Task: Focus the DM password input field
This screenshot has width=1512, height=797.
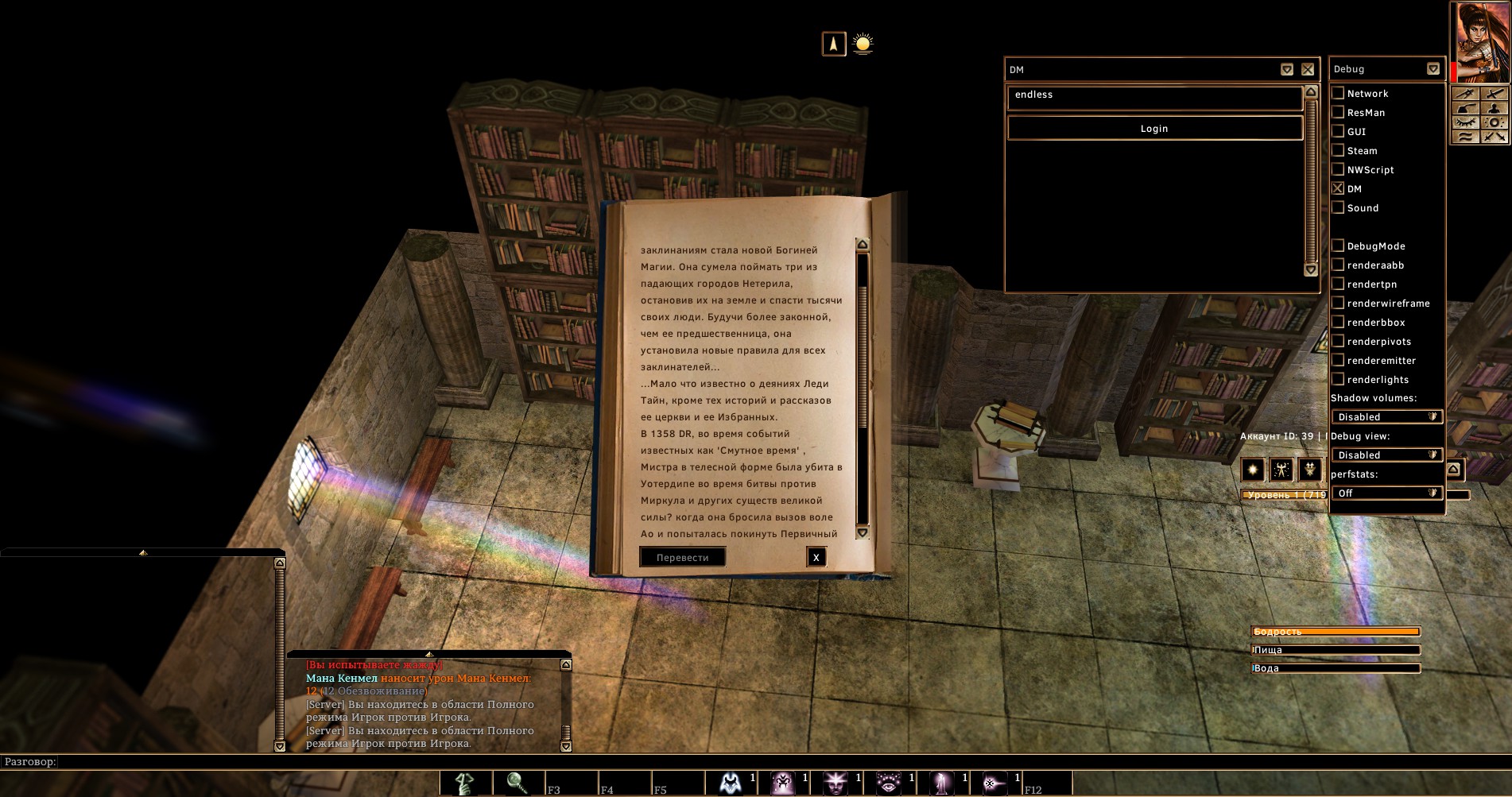Action: pos(1154,97)
